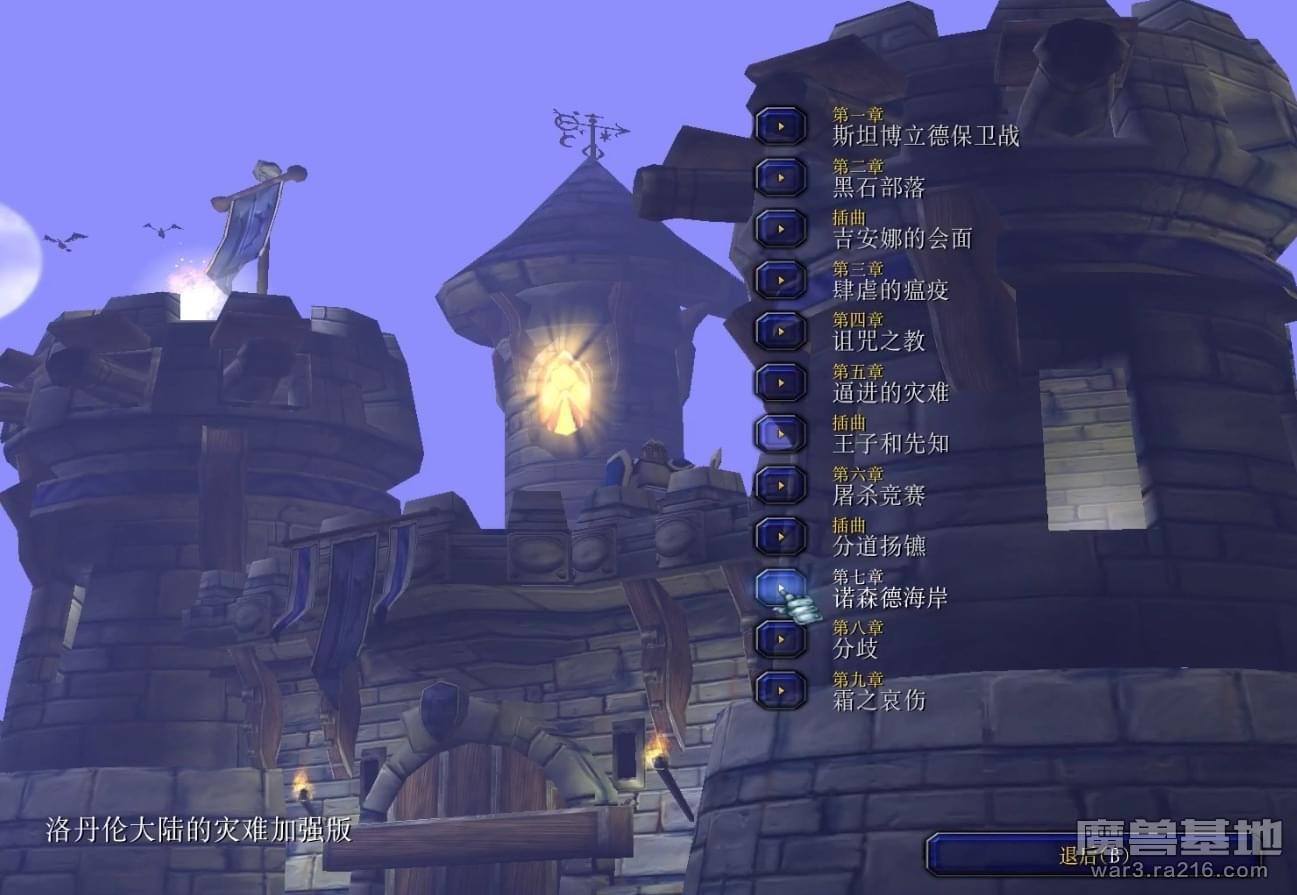Choose Chapter Eight 分歧

click(x=780, y=638)
